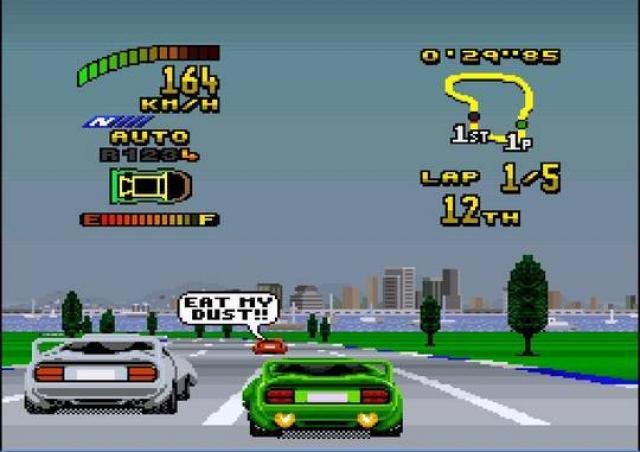
Task: Select the AUTO gear shift indicator
Action: pyautogui.click(x=148, y=137)
